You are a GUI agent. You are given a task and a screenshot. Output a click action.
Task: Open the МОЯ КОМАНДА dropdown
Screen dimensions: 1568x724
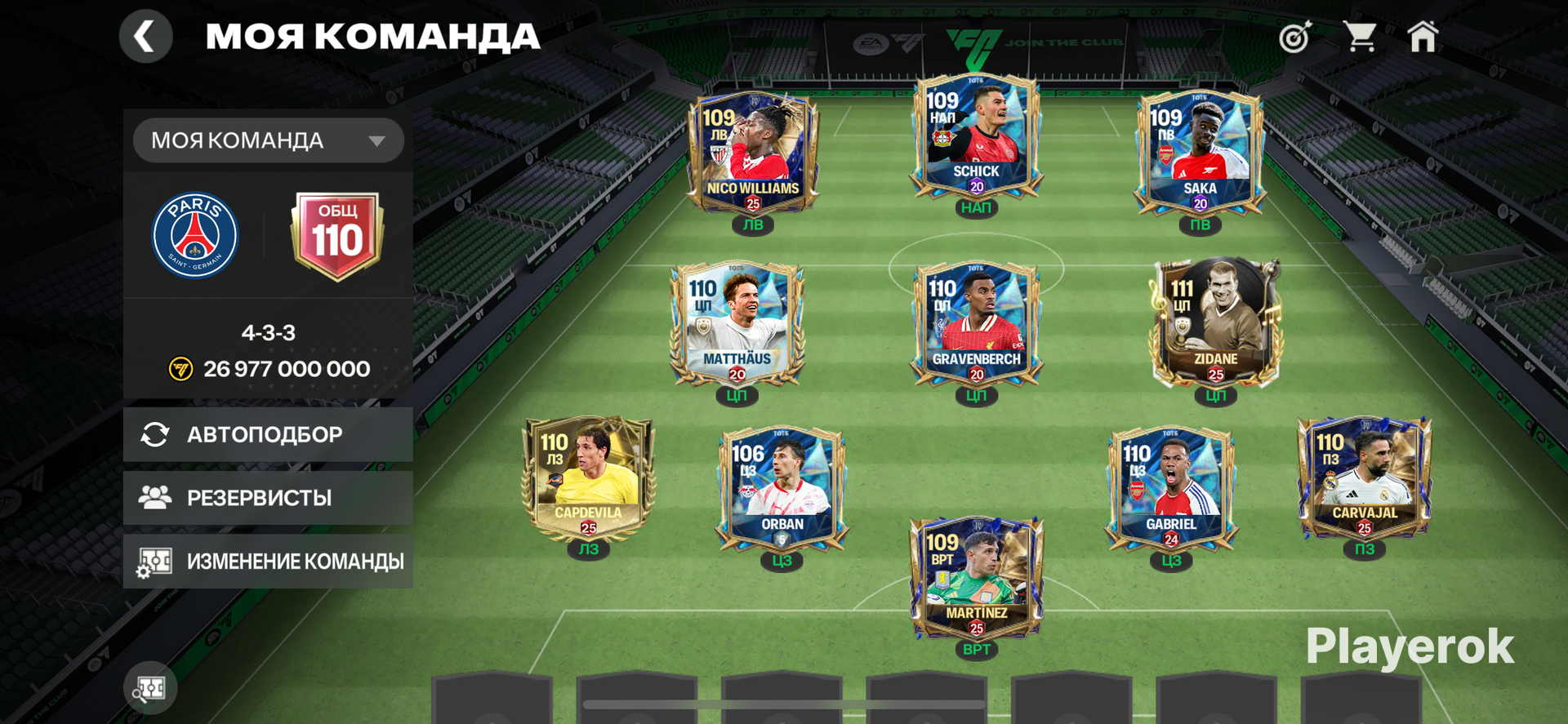coord(268,140)
